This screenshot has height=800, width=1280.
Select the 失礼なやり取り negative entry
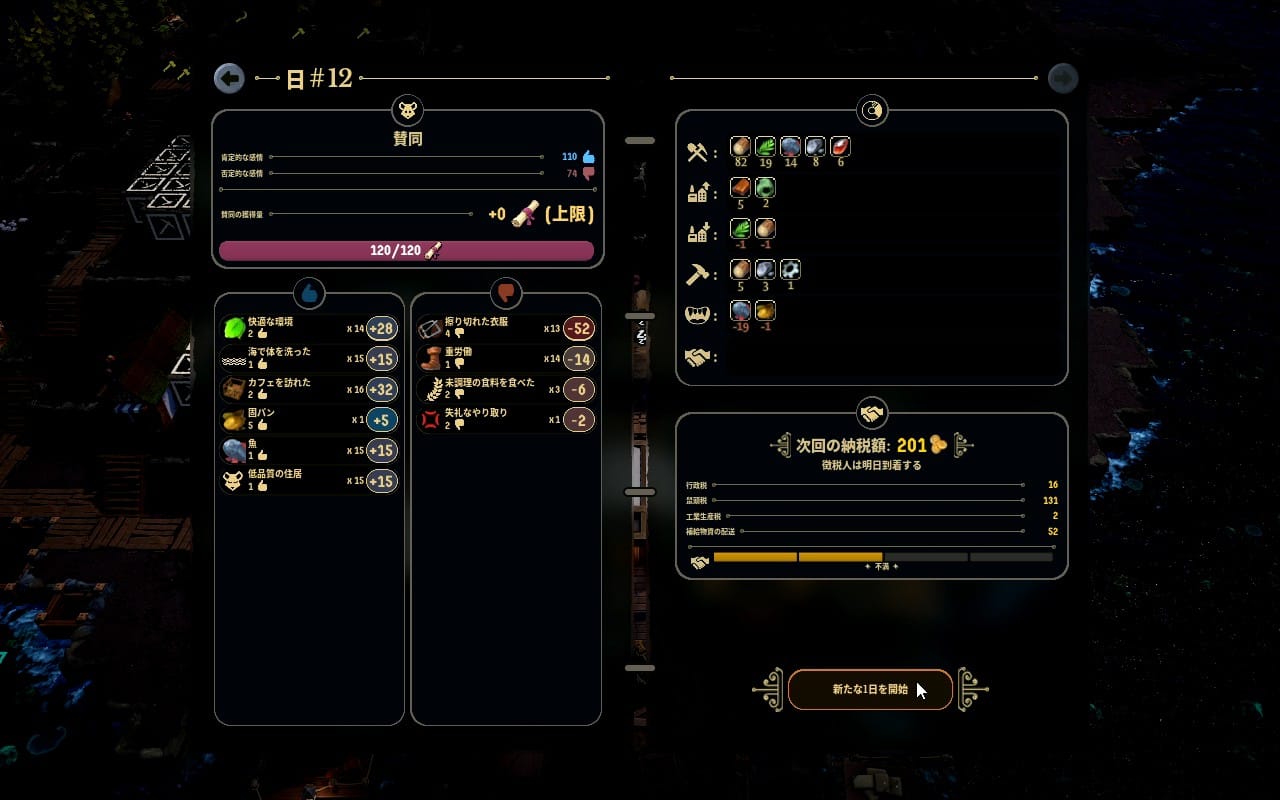pyautogui.click(x=505, y=419)
